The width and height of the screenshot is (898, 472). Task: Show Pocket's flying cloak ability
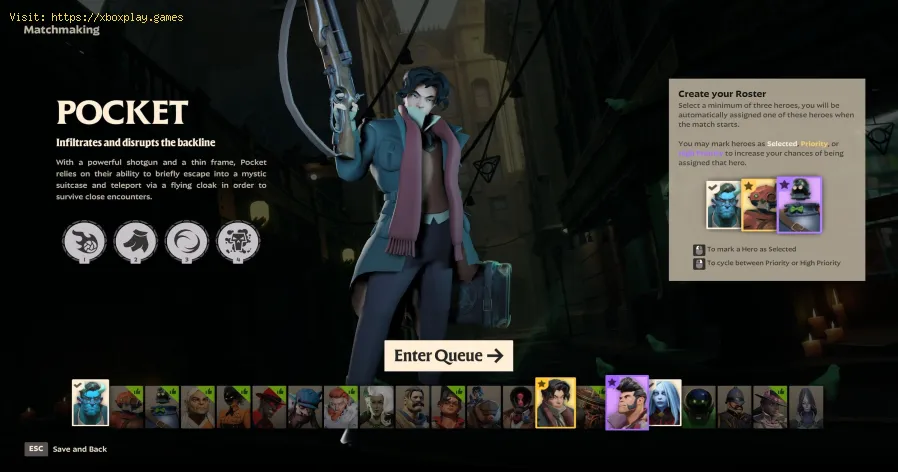pos(135,241)
